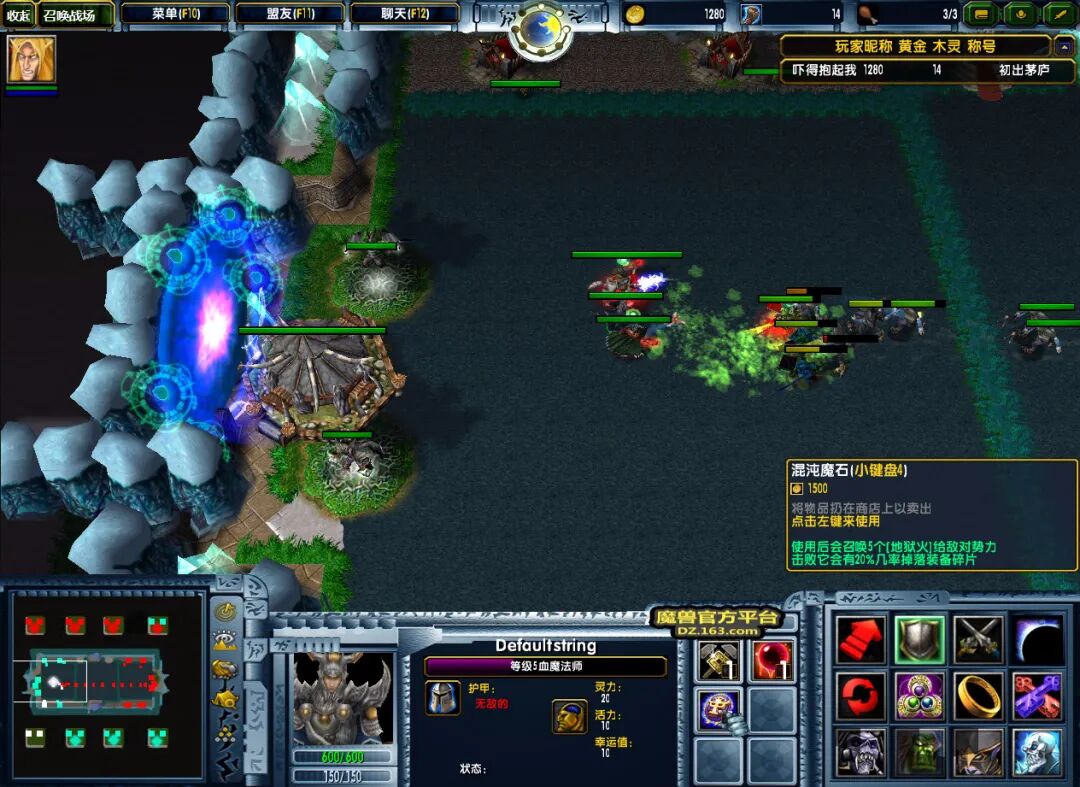Use the red orb inventory item

(x=772, y=661)
